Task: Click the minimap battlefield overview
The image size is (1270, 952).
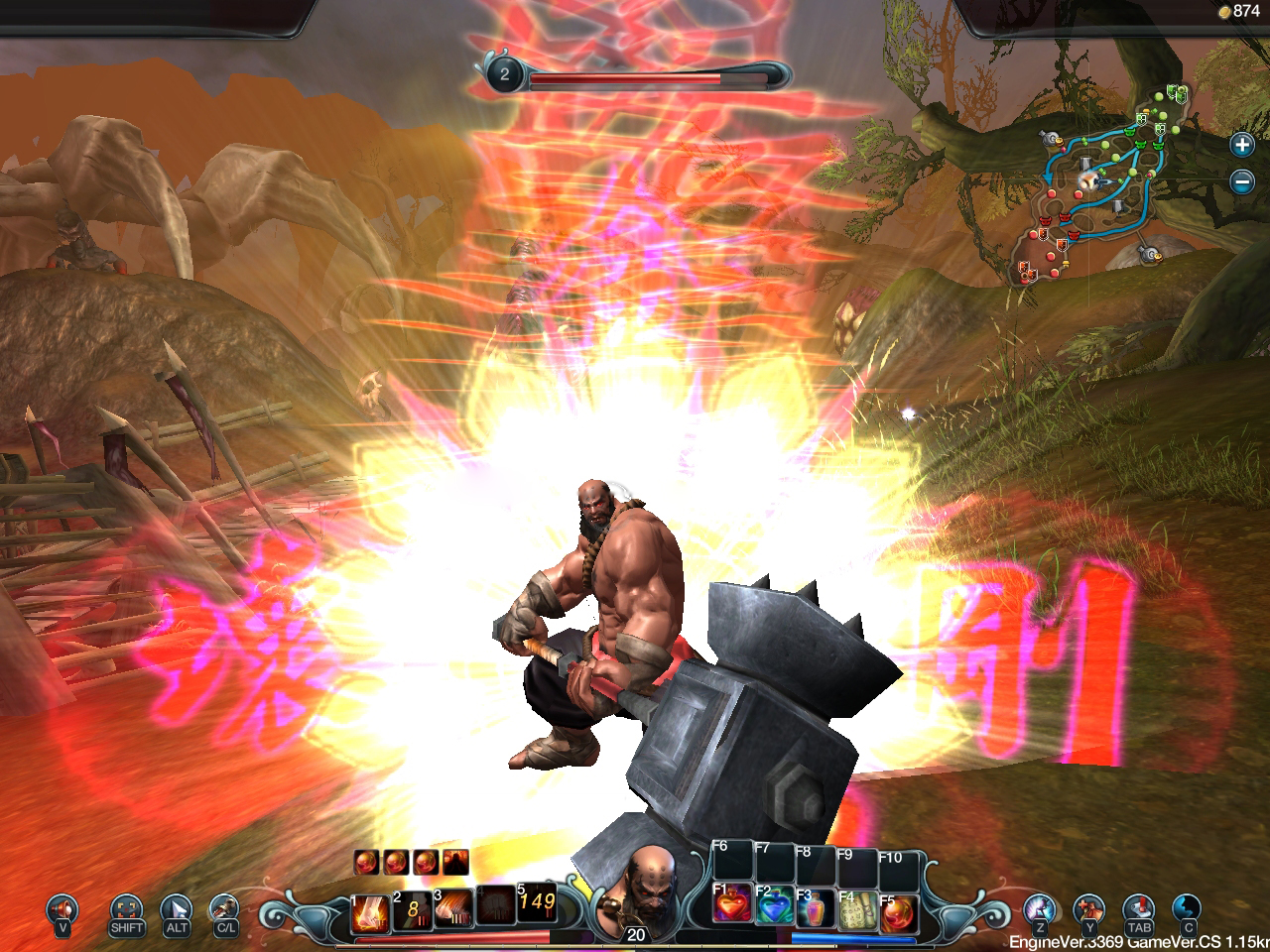Action: coord(1103,184)
